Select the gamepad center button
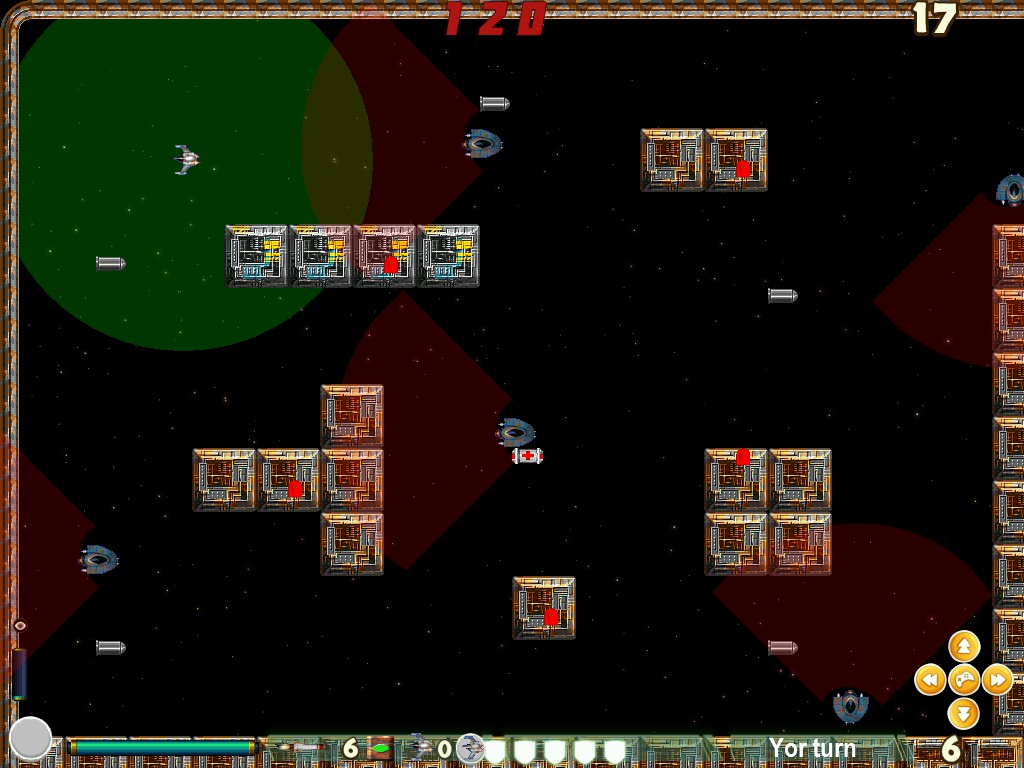The image size is (1024, 768). pyautogui.click(x=963, y=680)
